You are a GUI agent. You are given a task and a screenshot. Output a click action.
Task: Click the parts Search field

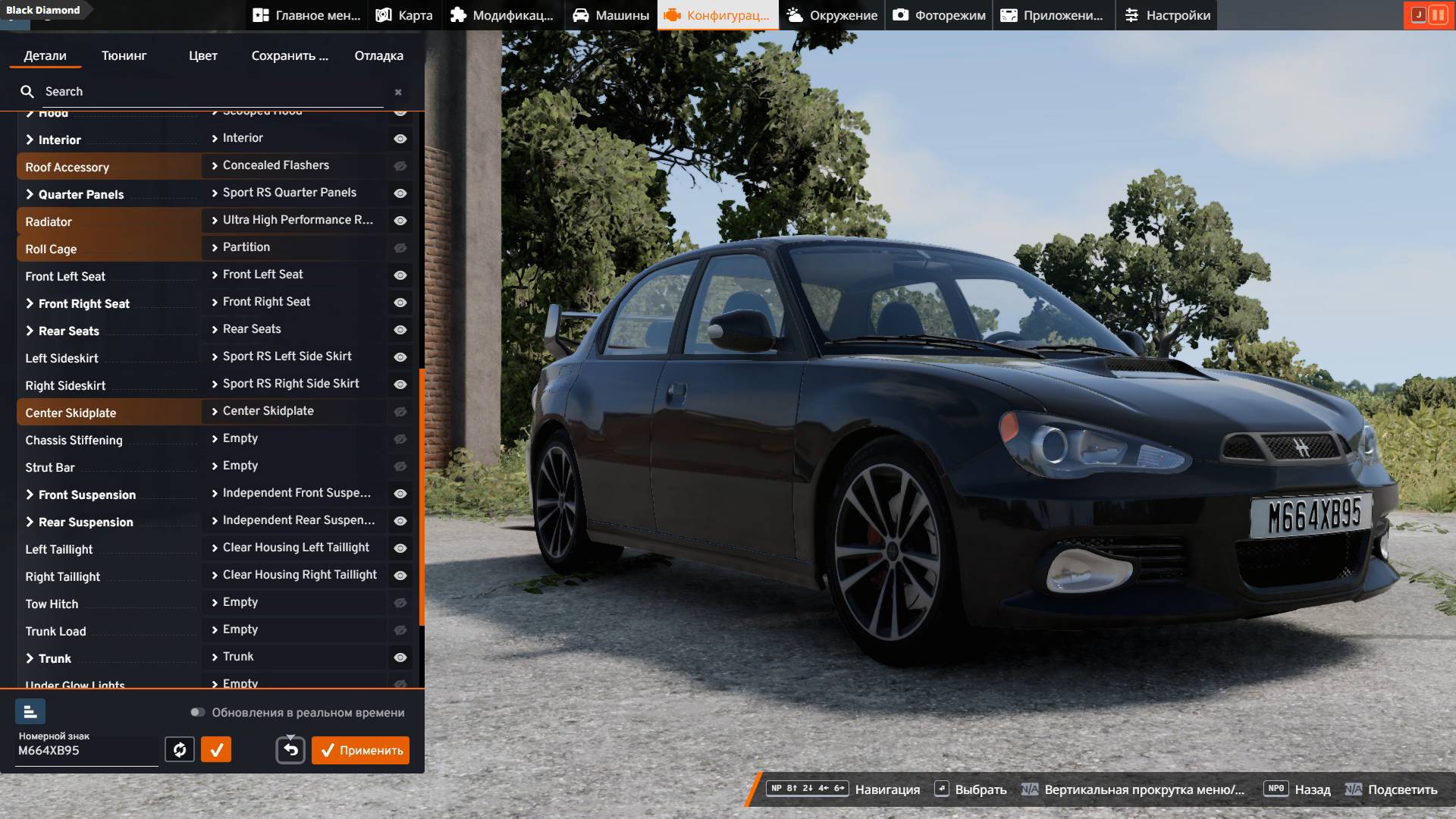[x=205, y=92]
